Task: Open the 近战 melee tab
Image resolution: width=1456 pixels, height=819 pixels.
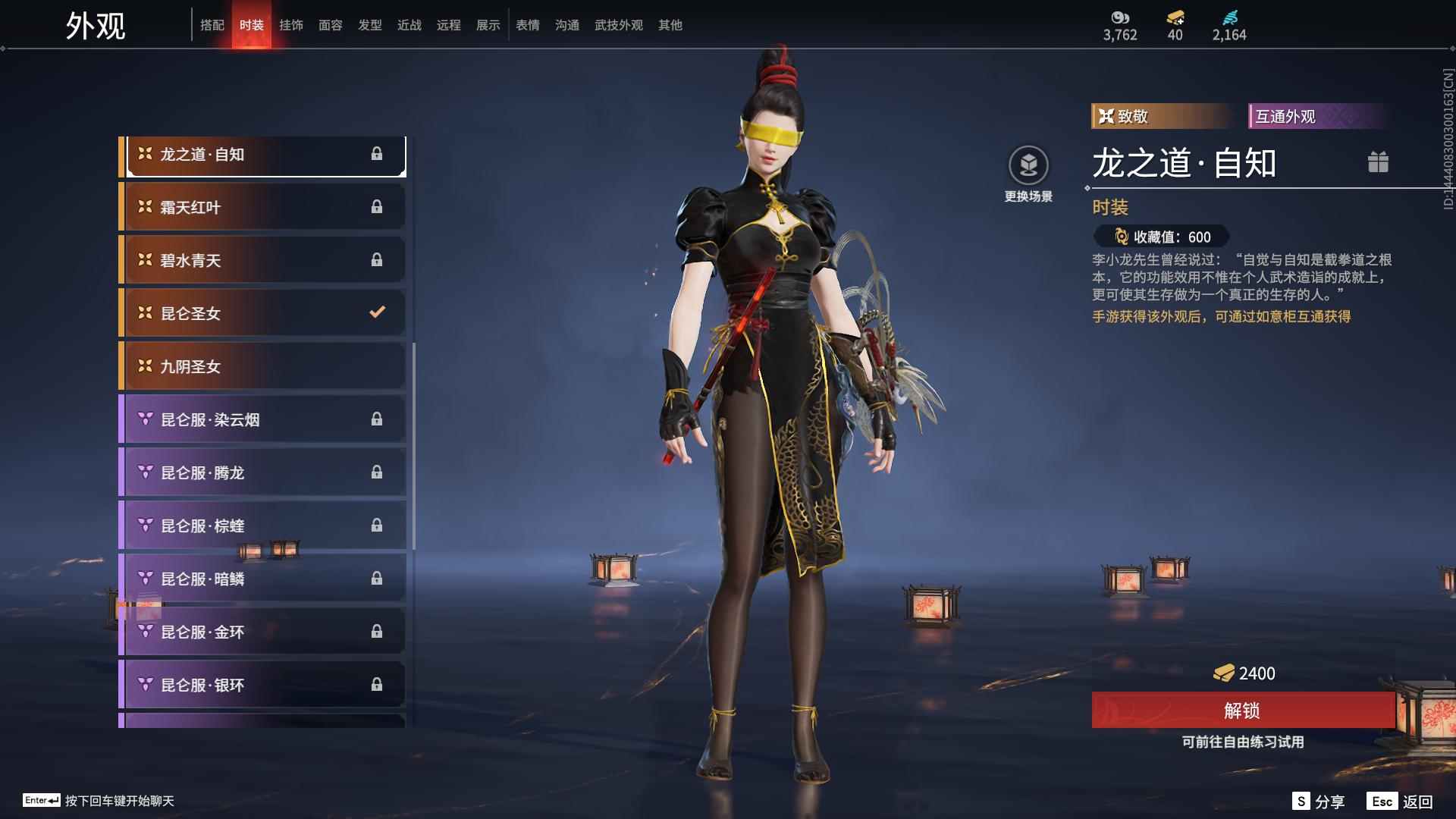Action: tap(409, 25)
